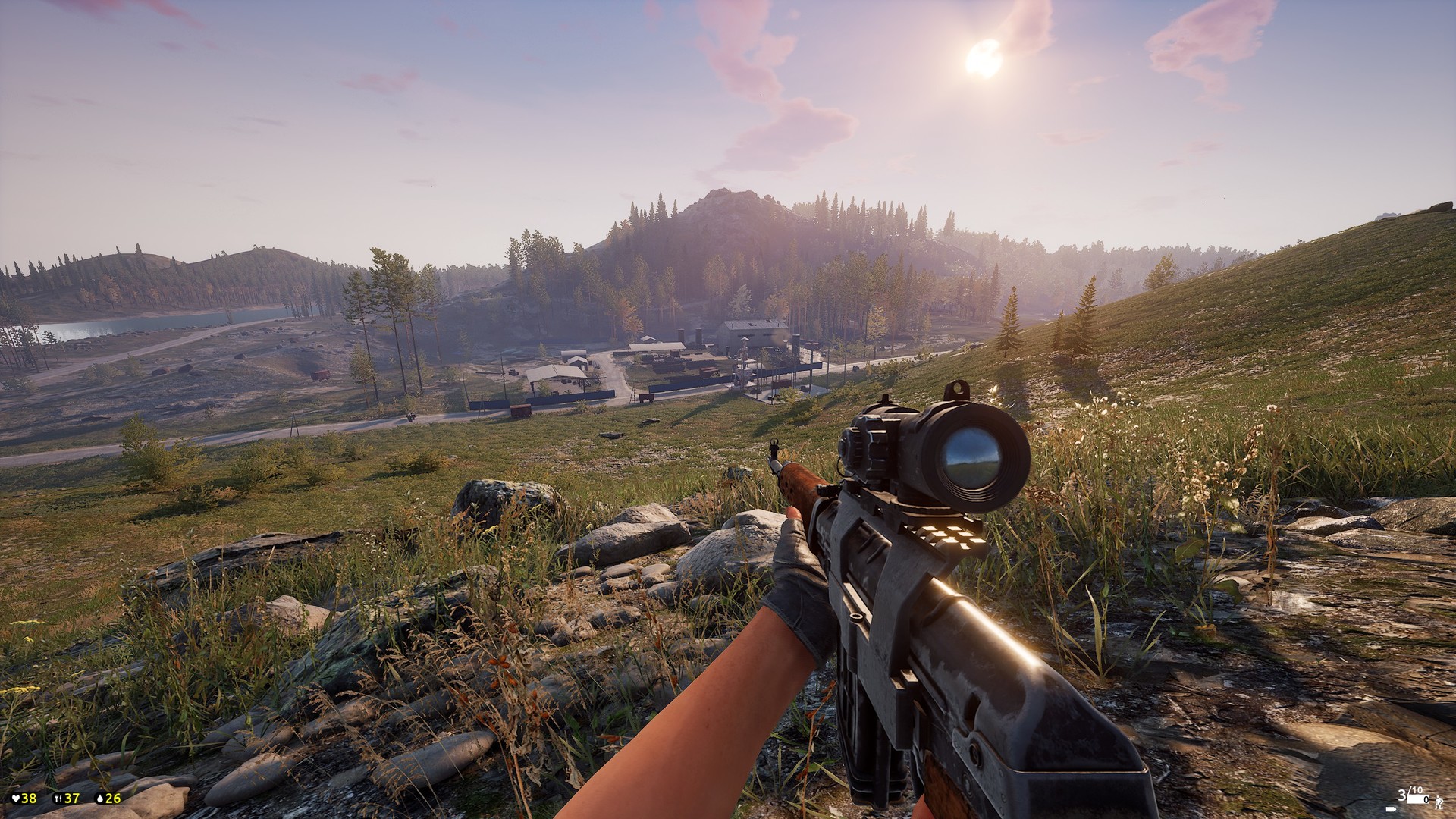Click the yellow health value 38
This screenshot has width=1456, height=819.
click(x=28, y=798)
